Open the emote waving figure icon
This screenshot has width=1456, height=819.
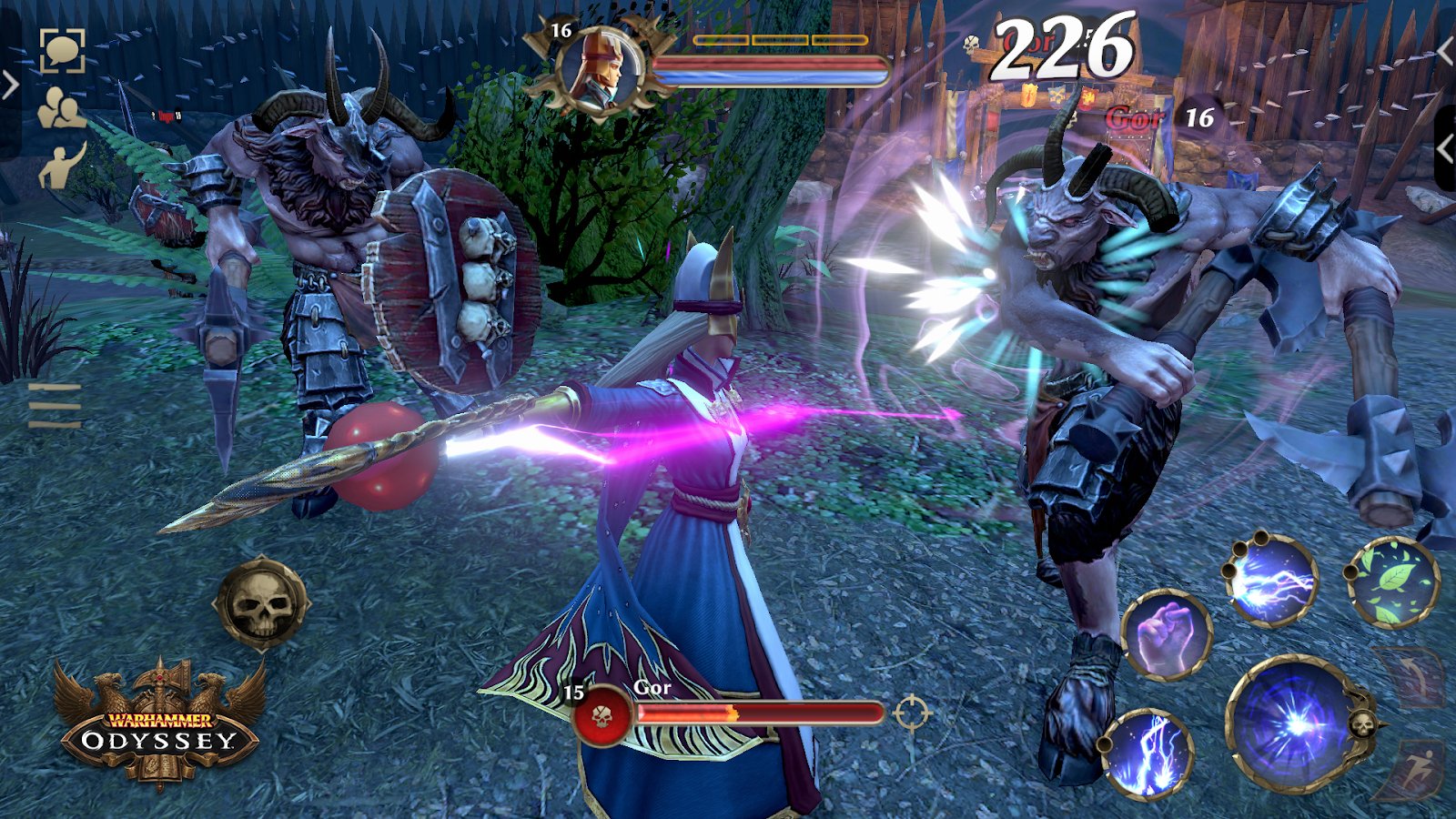tap(62, 166)
